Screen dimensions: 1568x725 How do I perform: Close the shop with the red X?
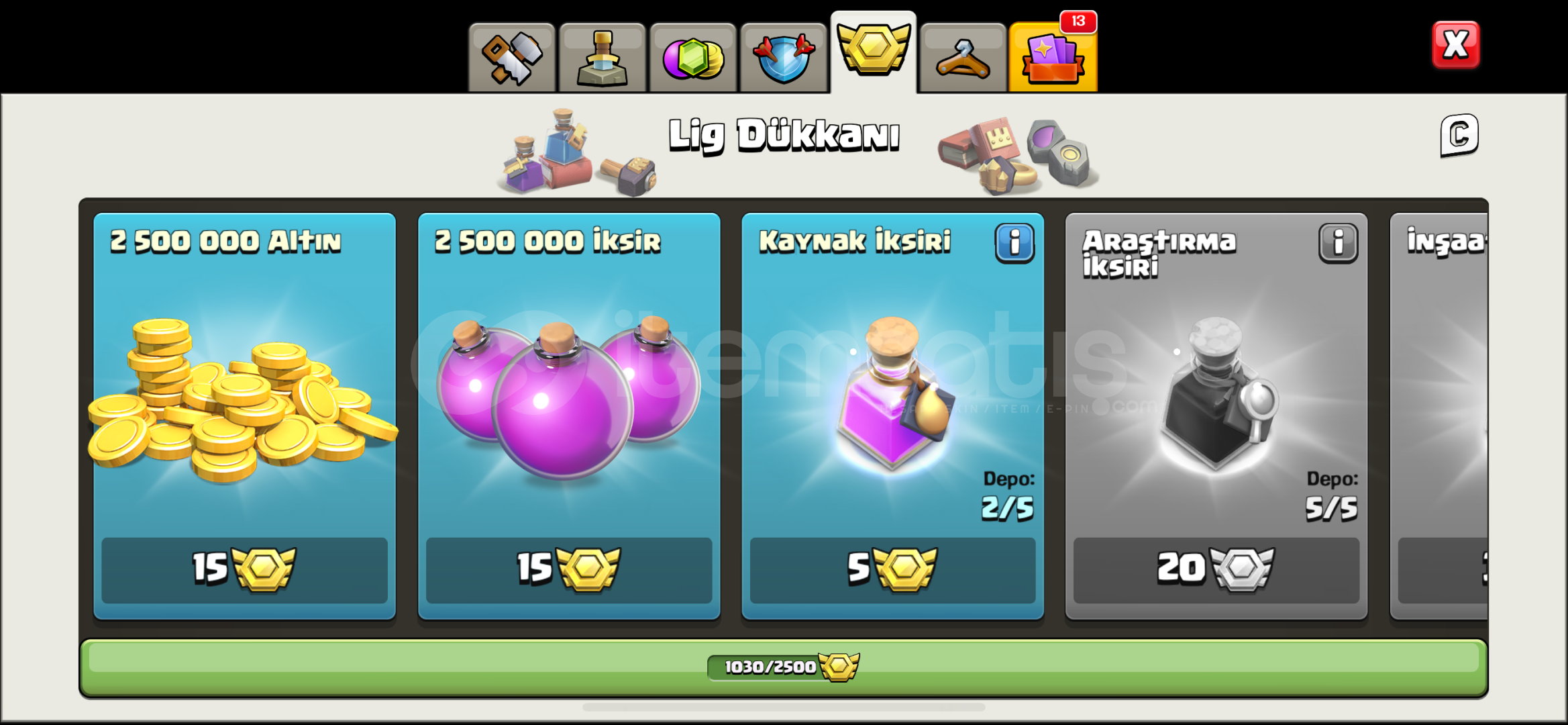tap(1455, 46)
